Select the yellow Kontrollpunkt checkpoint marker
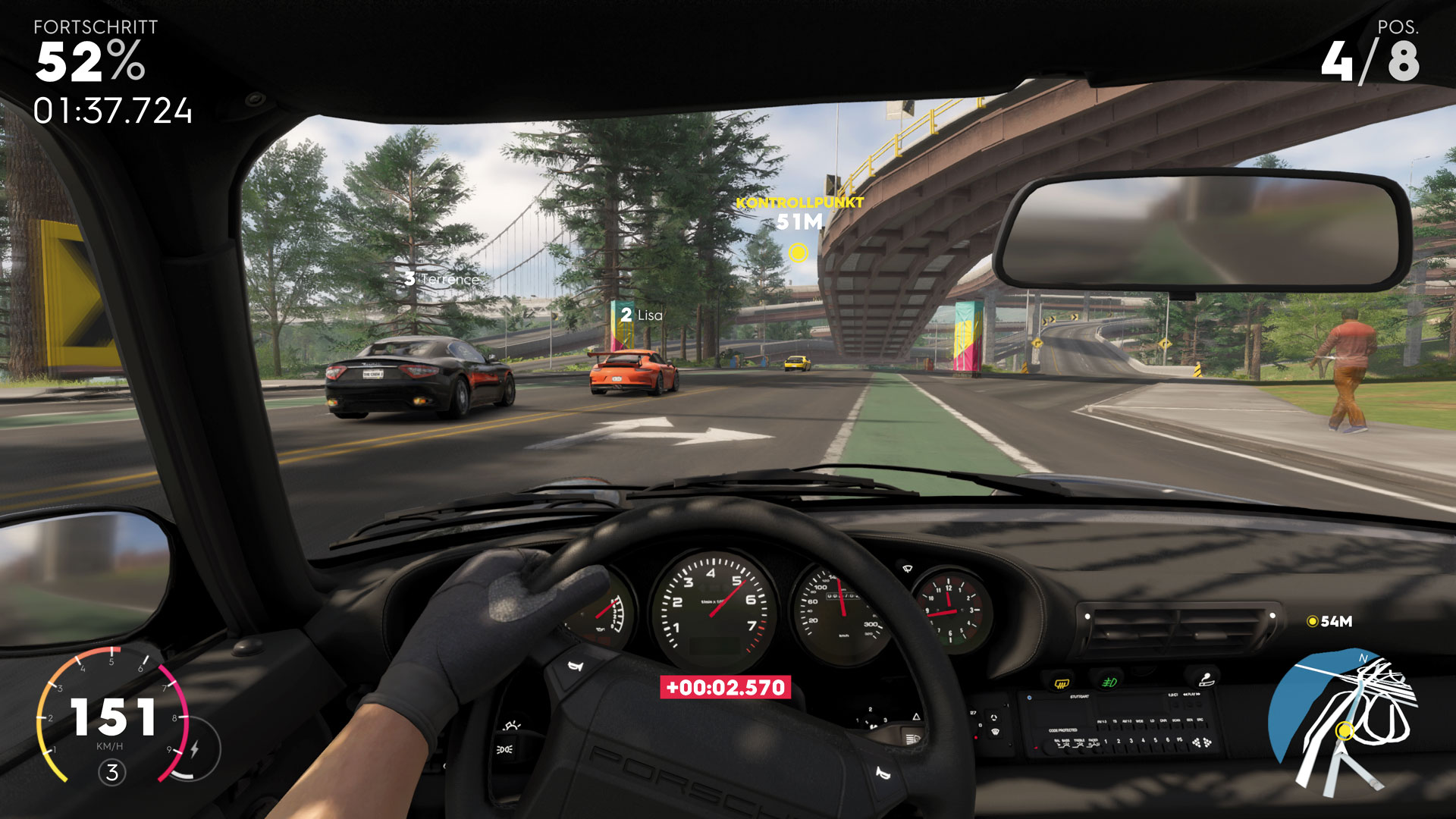The width and height of the screenshot is (1456, 819). click(798, 253)
